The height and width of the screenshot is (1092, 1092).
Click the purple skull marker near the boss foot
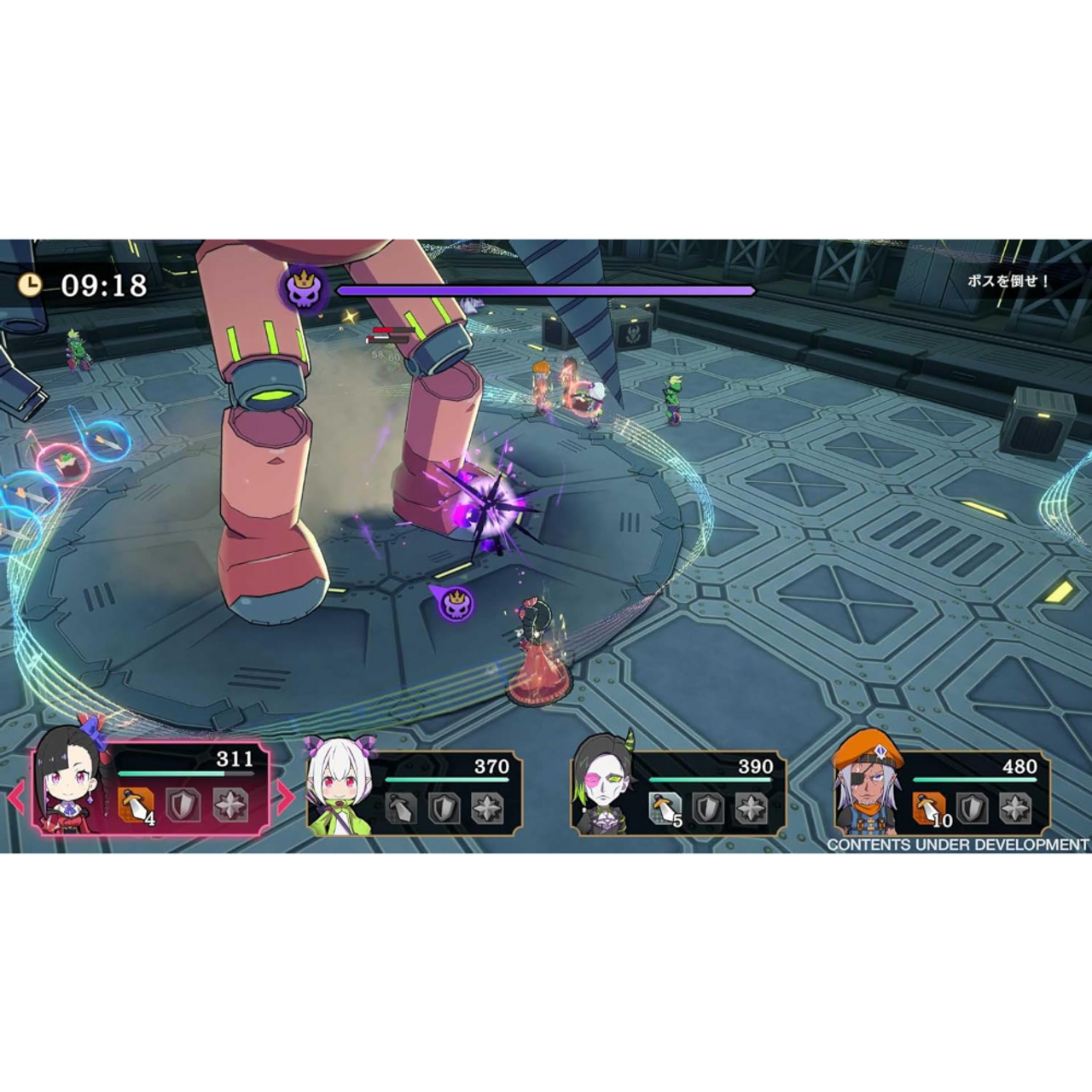(x=456, y=602)
